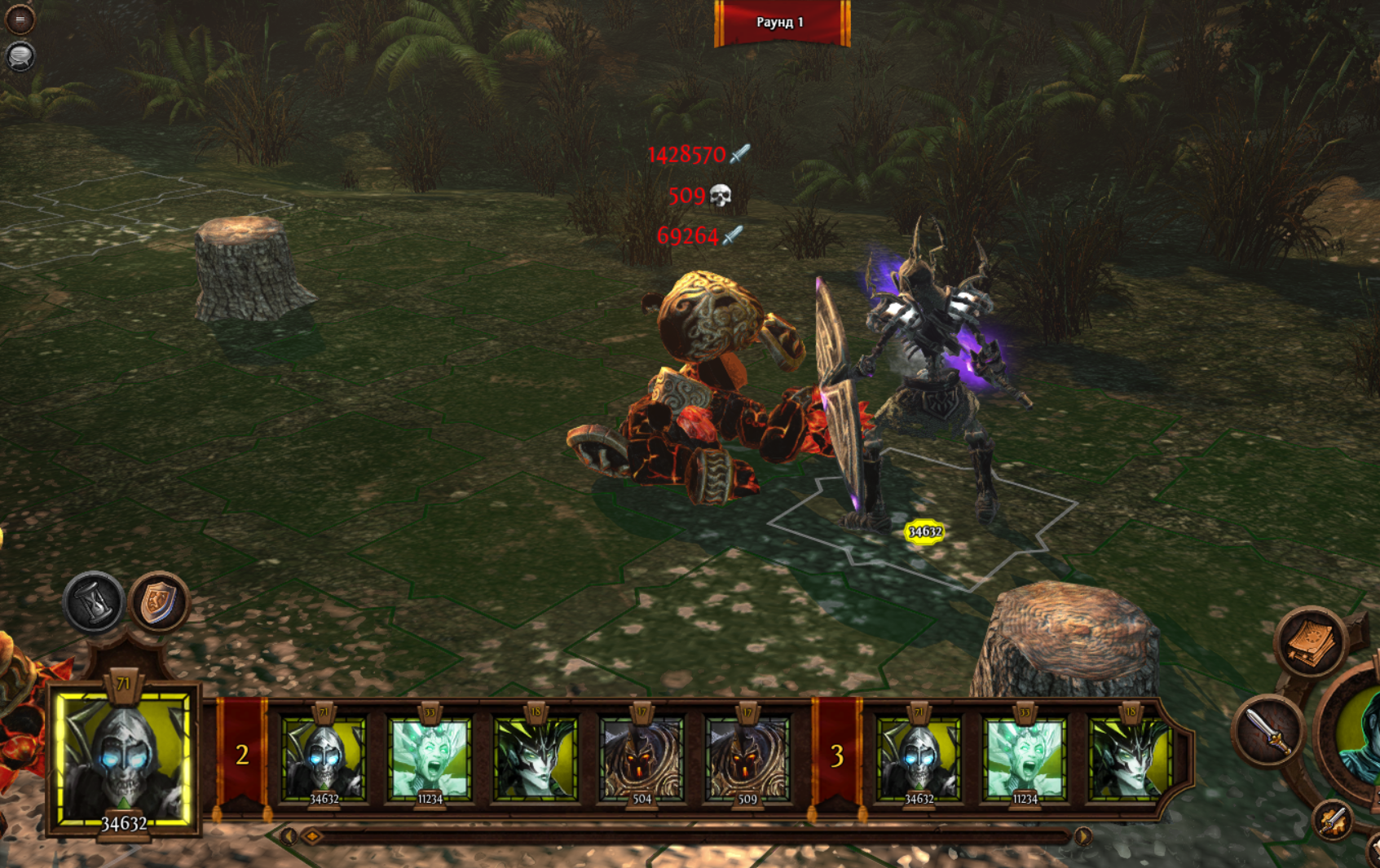Click the initiative bar right scroll arrow

(x=1083, y=836)
